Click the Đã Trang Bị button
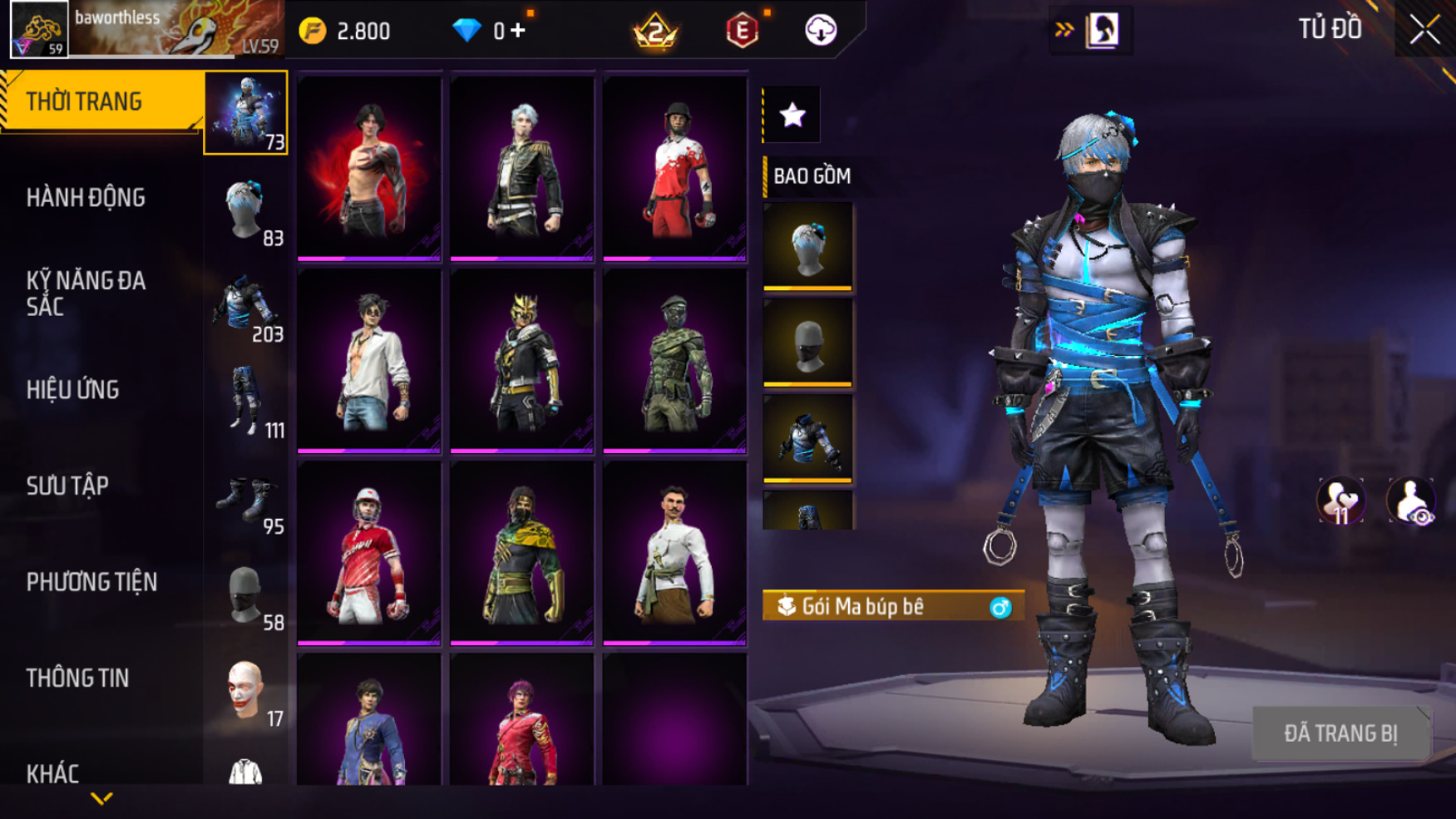 (x=1340, y=733)
